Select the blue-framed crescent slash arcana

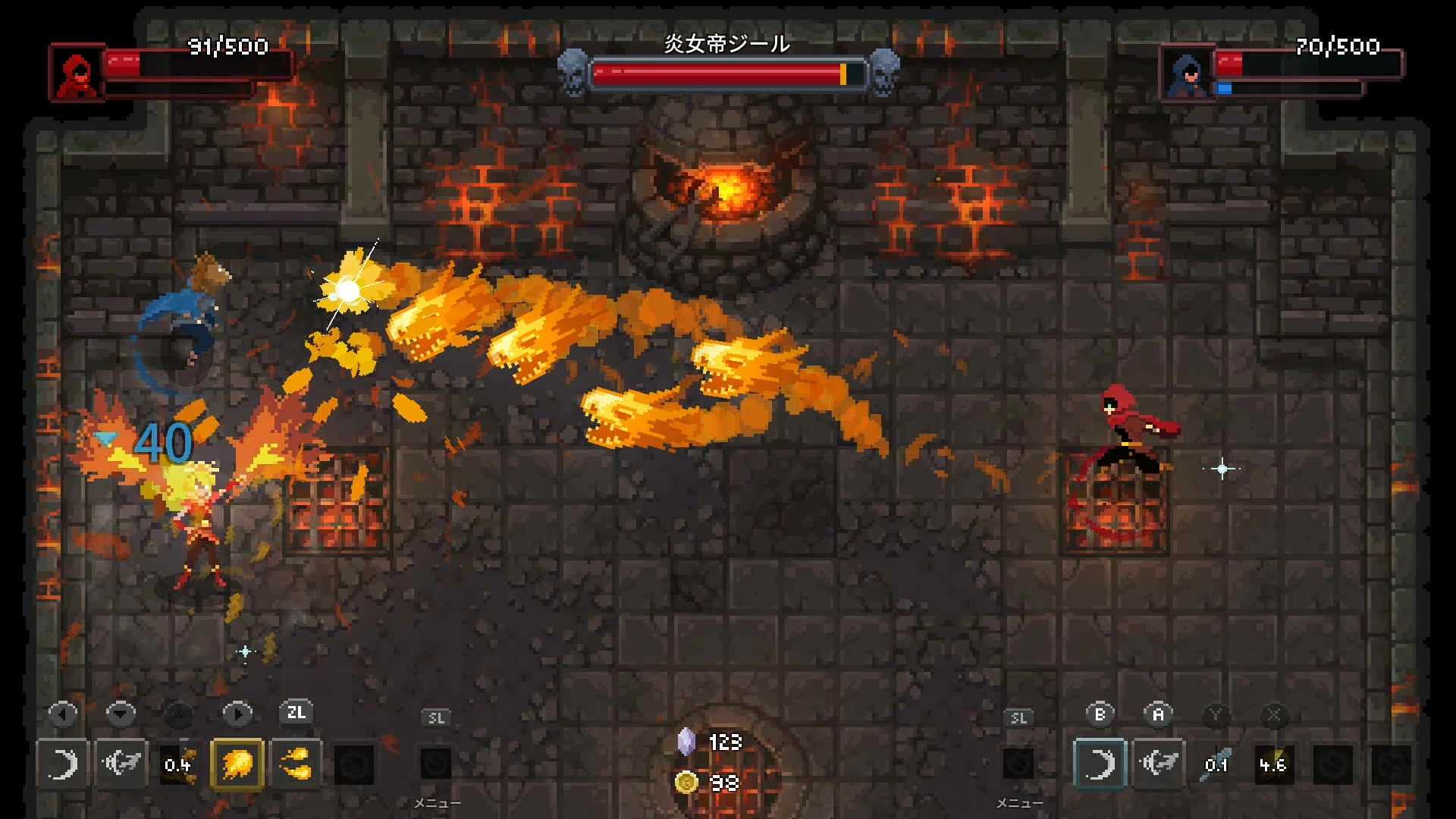coord(1100,764)
